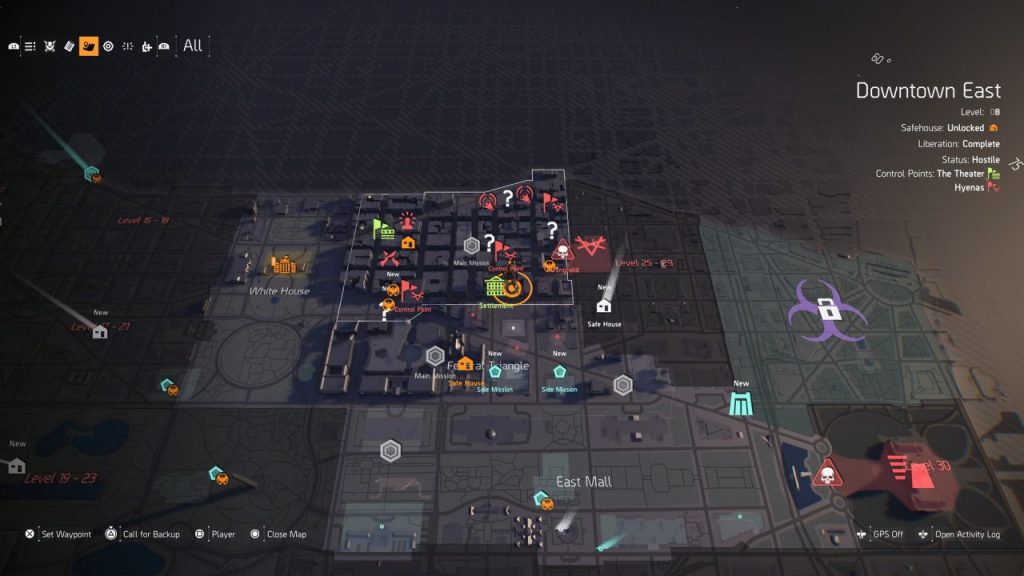Select the highlighted orange map filter tab
1024x576 pixels.
(x=88, y=46)
